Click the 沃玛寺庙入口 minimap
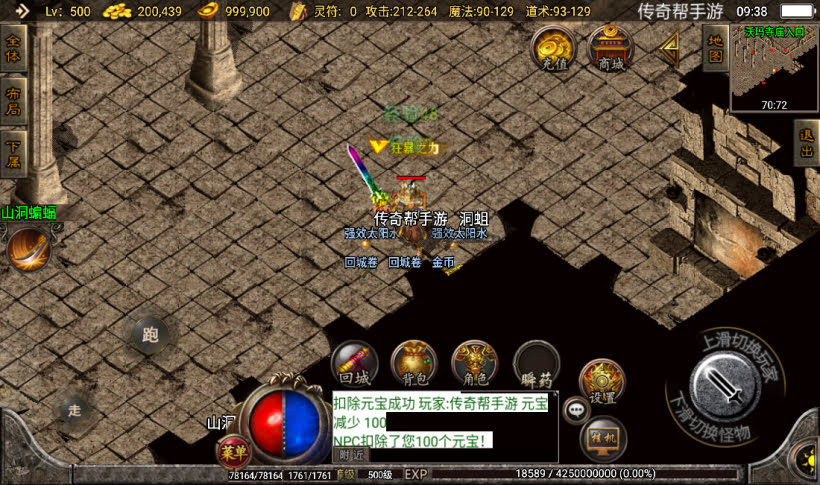 pos(773,67)
